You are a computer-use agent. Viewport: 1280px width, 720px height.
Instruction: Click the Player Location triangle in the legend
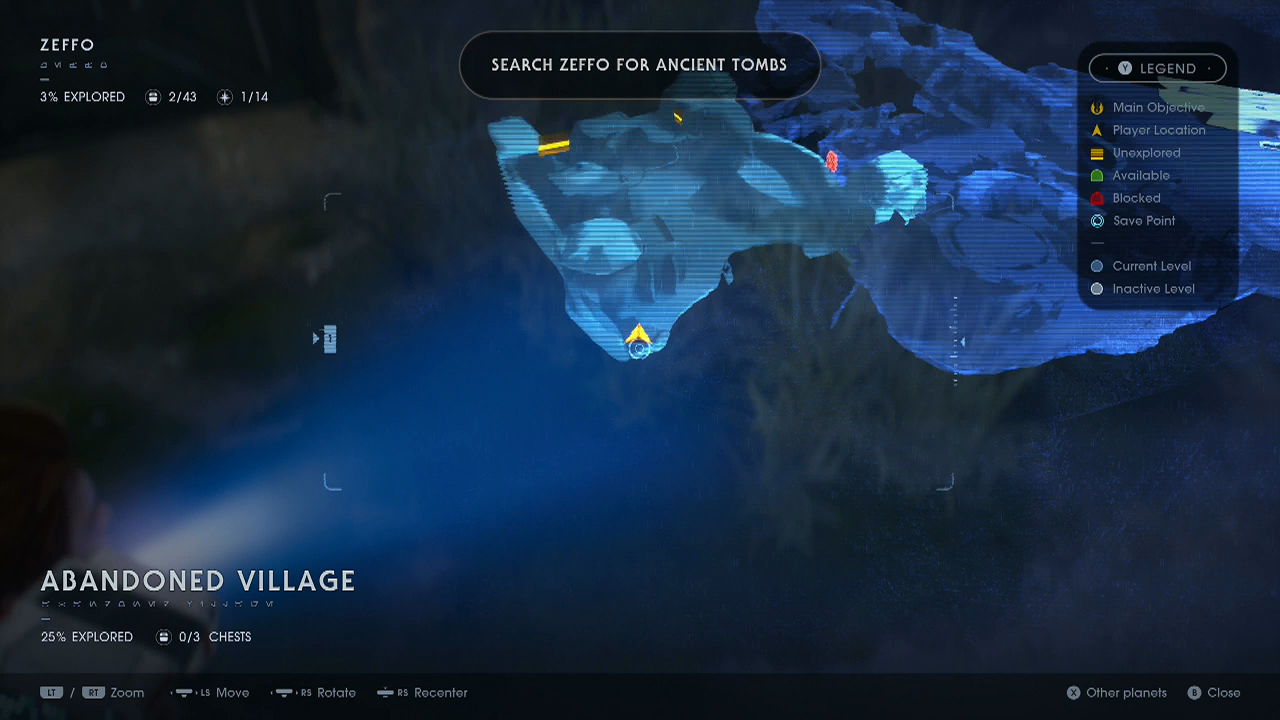1096,130
